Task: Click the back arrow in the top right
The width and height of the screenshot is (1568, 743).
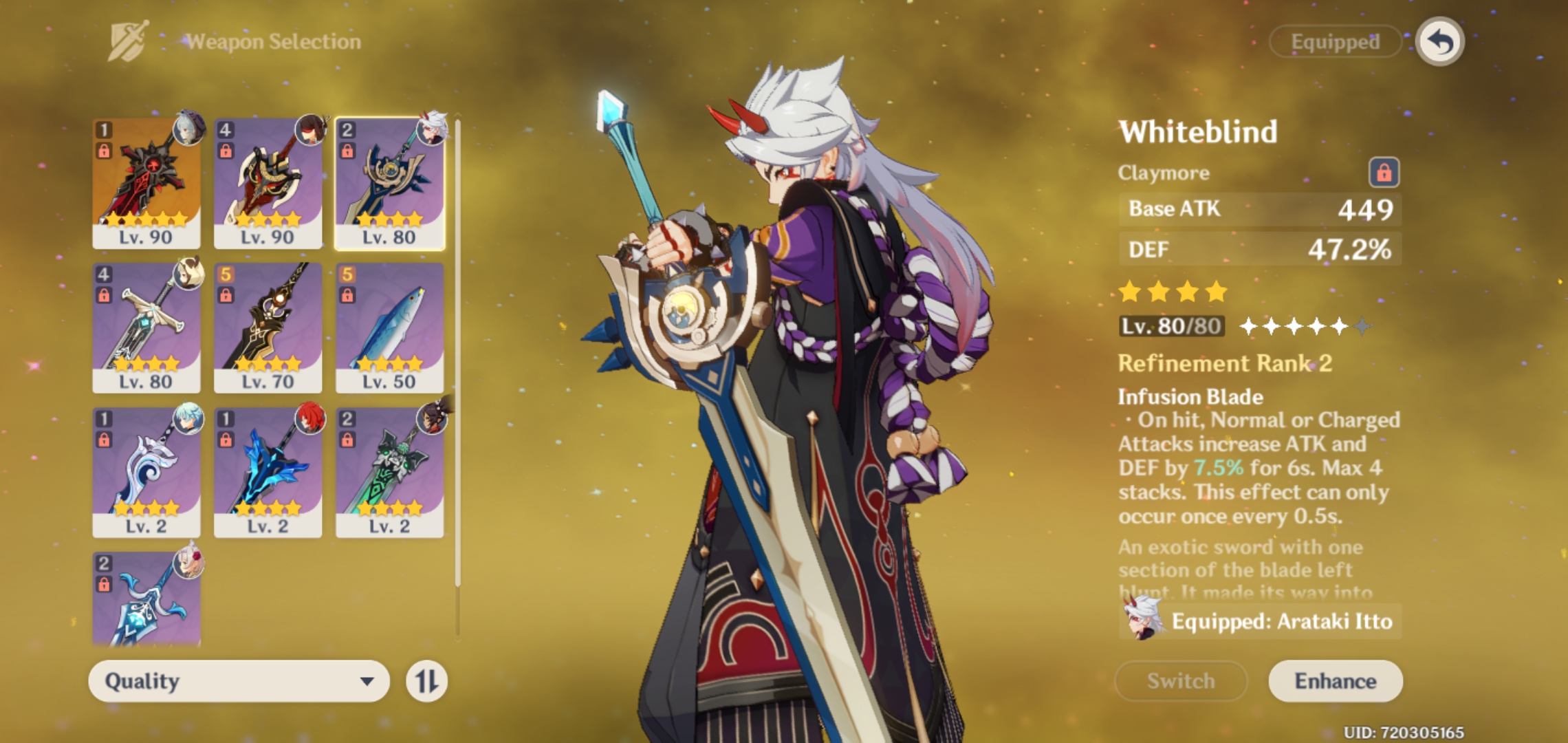Action: pyautogui.click(x=1441, y=41)
